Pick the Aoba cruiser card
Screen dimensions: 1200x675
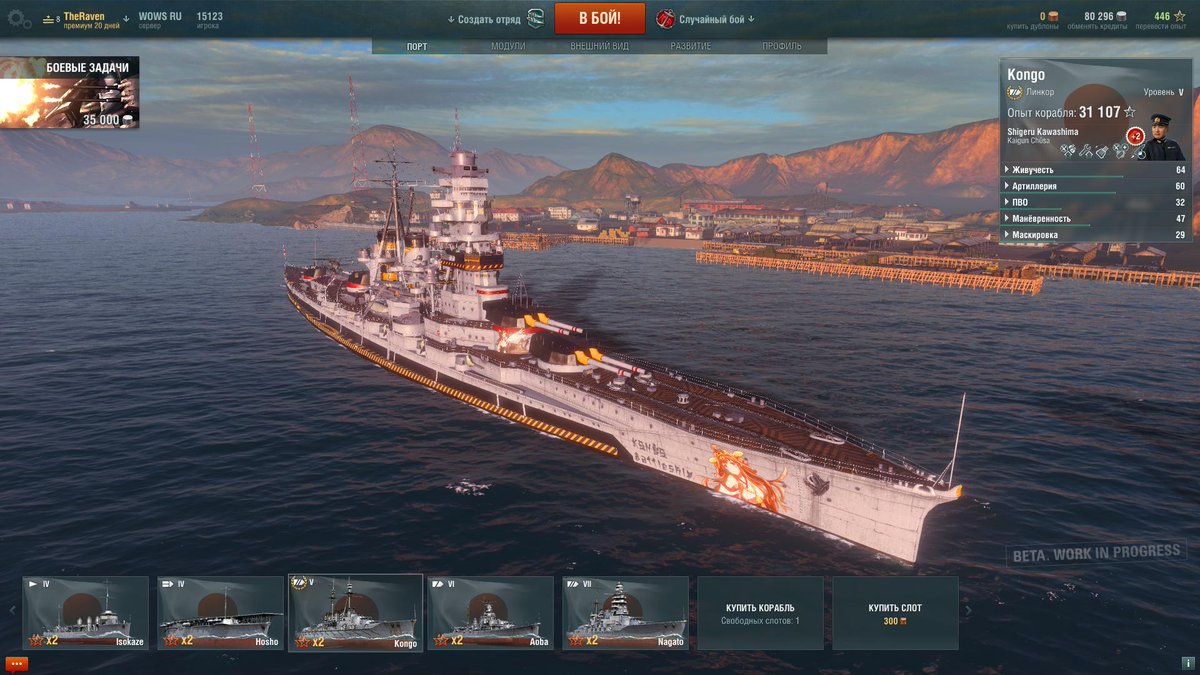pos(490,613)
